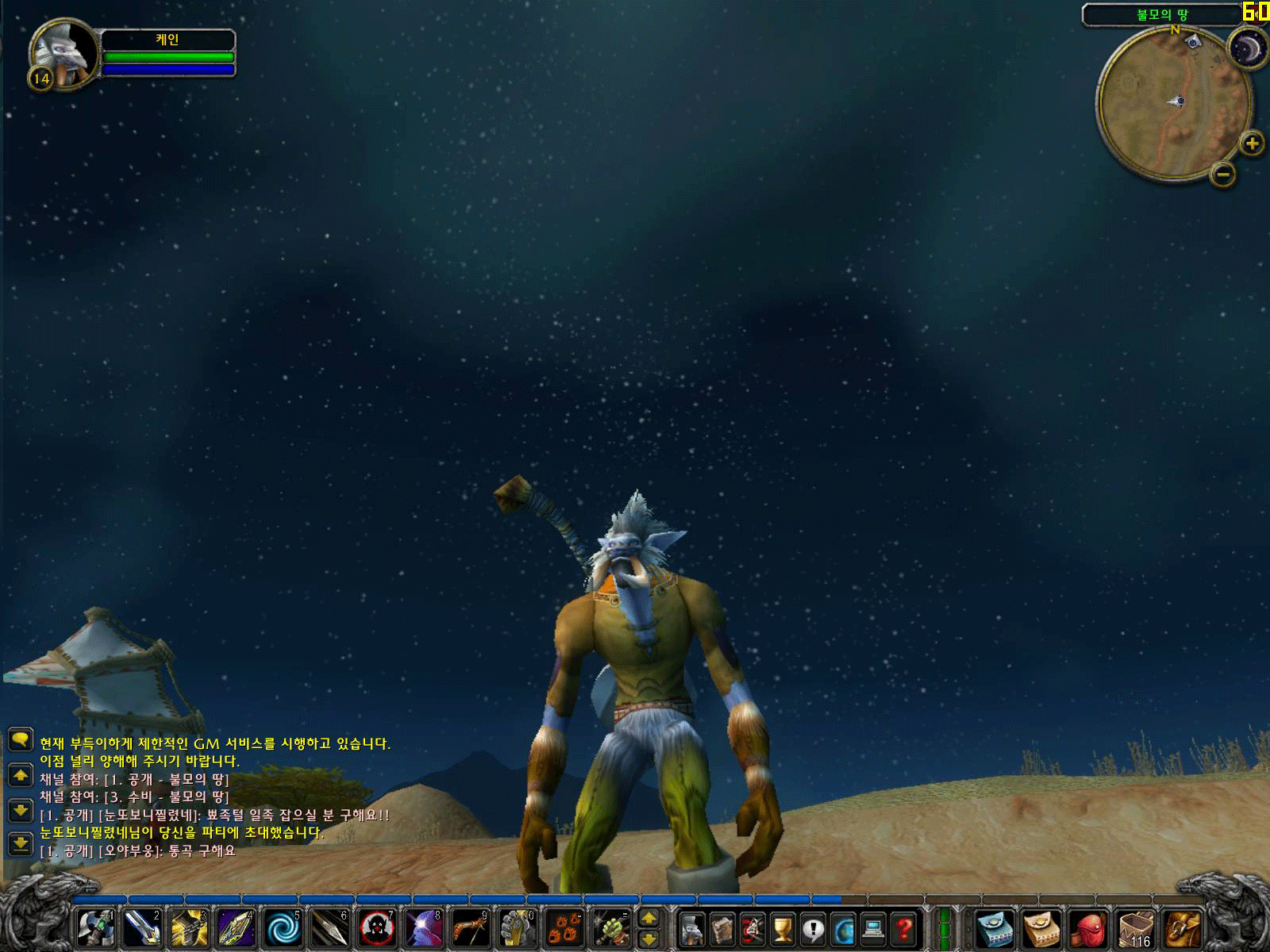Open the world map globe button

843,928
